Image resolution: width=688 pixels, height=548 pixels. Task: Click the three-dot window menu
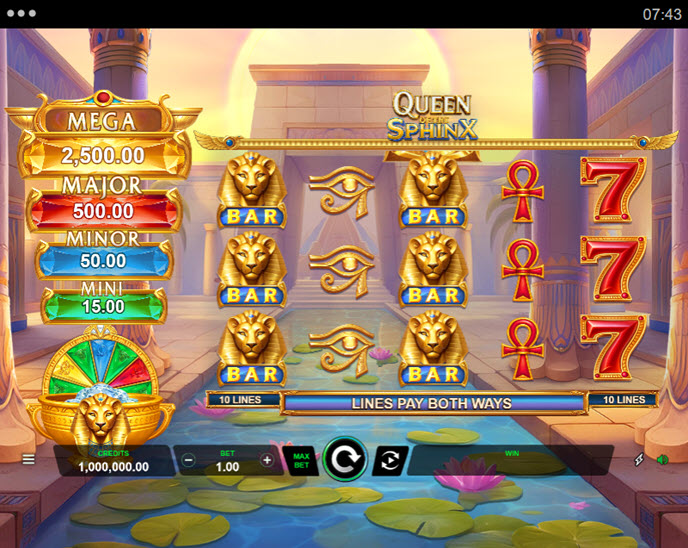coord(20,14)
